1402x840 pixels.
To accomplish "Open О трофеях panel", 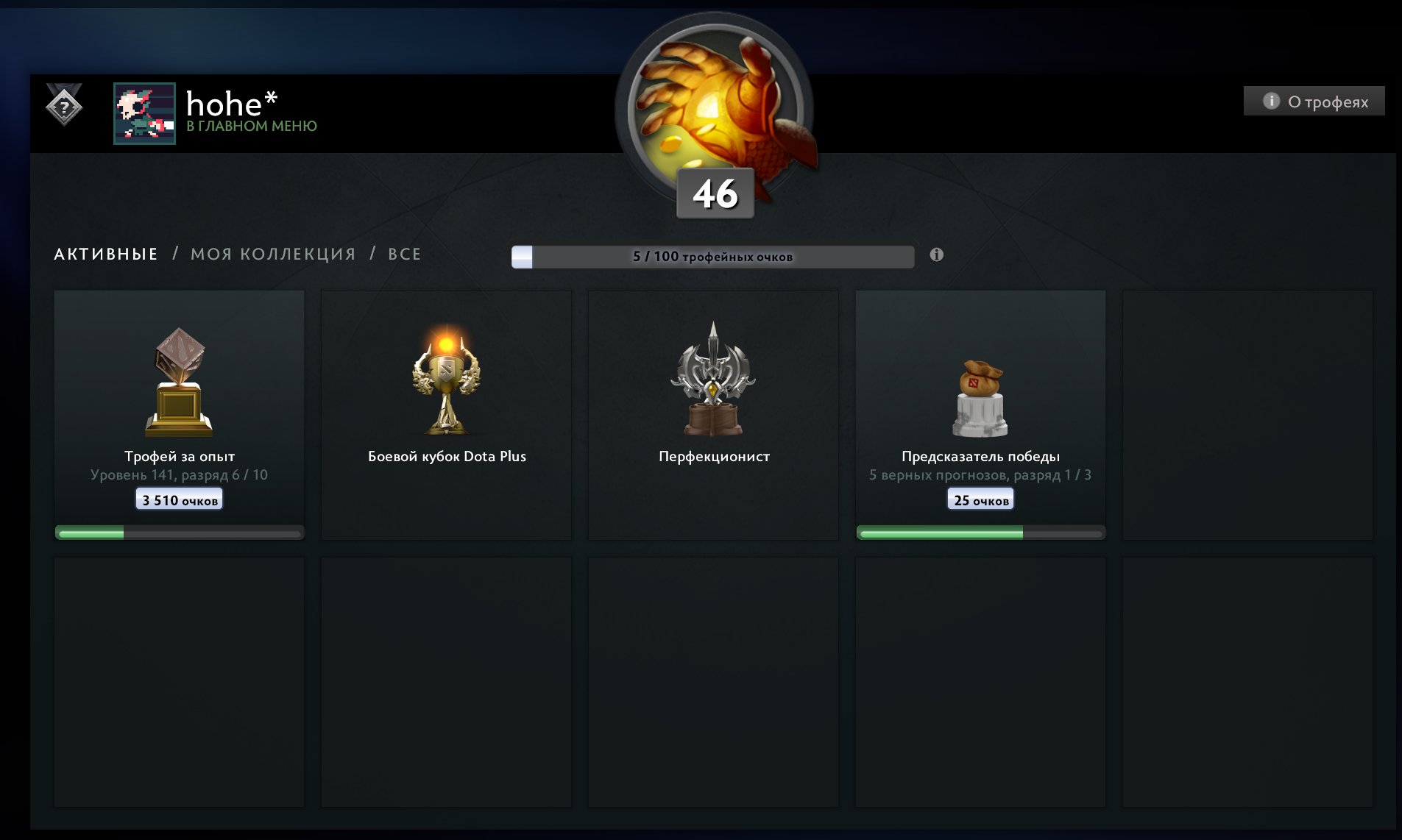I will (x=1314, y=101).
